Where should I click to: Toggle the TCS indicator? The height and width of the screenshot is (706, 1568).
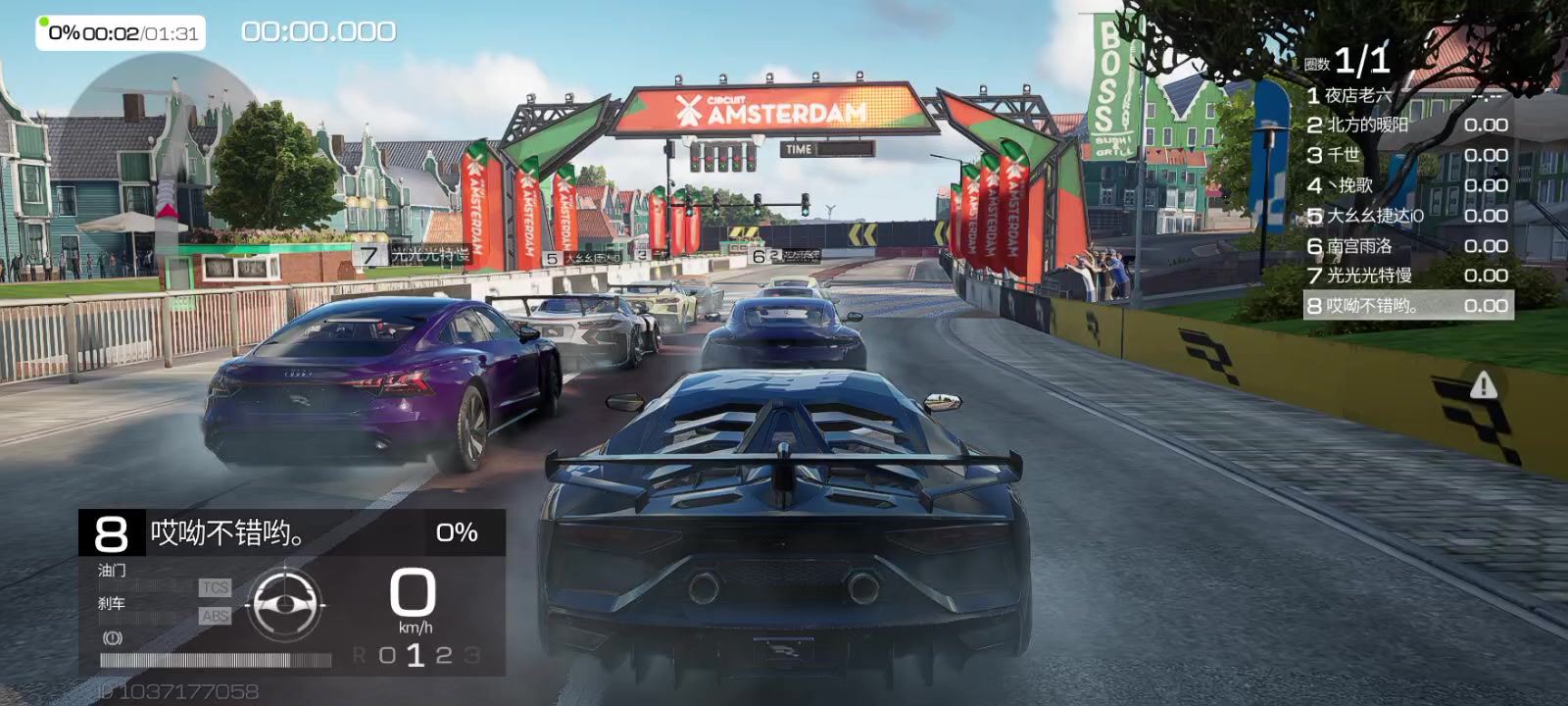215,587
